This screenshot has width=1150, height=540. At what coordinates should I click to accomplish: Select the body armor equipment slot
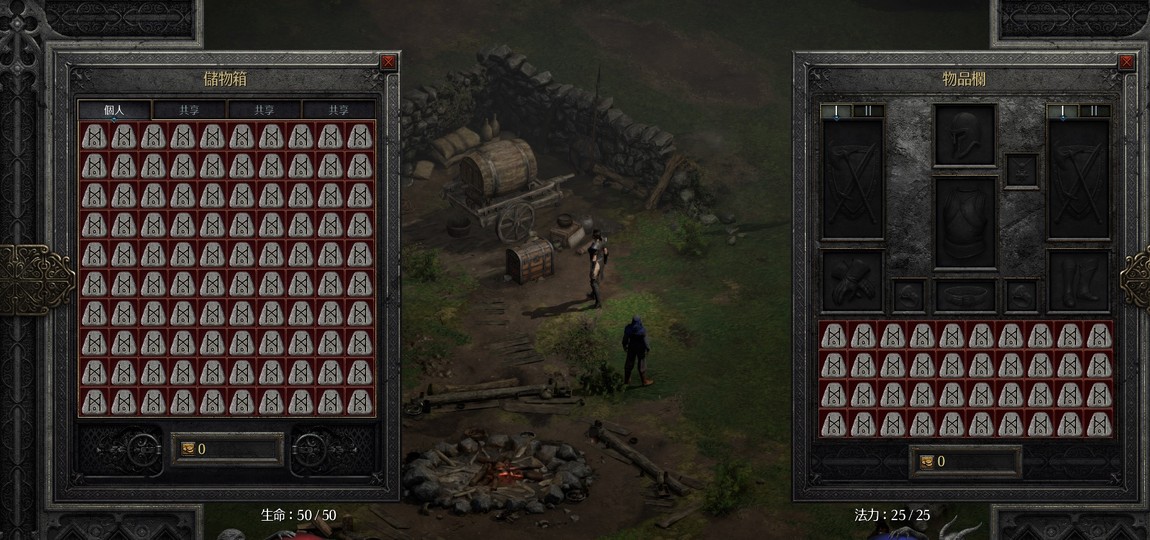coord(965,222)
